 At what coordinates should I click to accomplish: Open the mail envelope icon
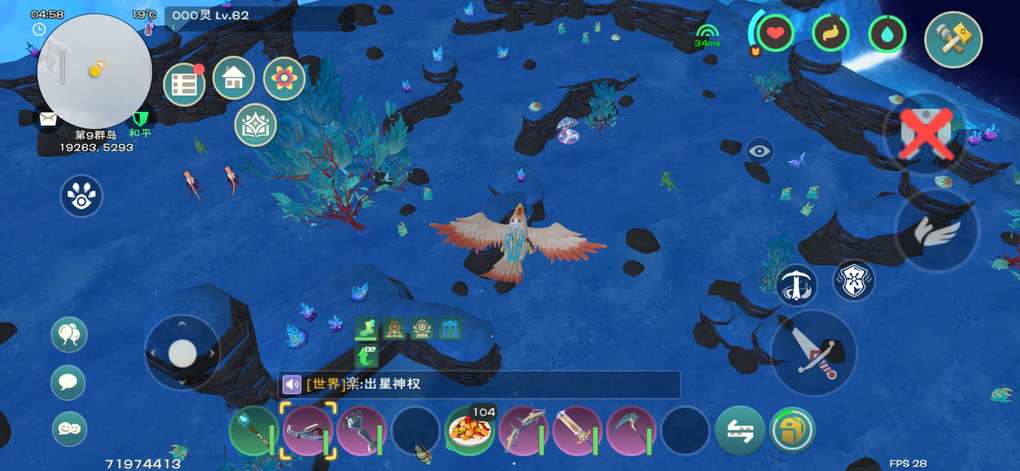48,118
